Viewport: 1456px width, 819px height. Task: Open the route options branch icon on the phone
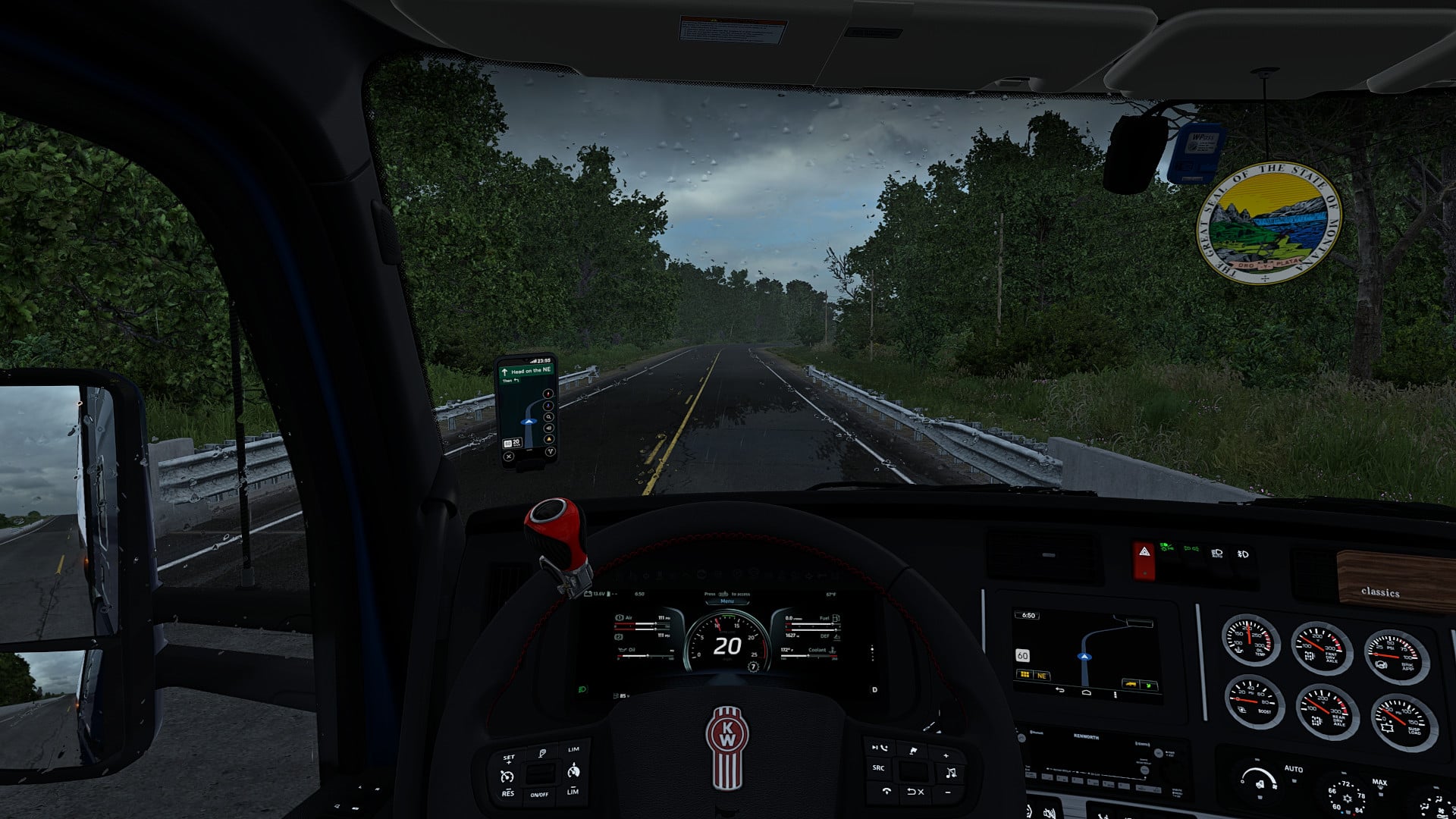[551, 451]
